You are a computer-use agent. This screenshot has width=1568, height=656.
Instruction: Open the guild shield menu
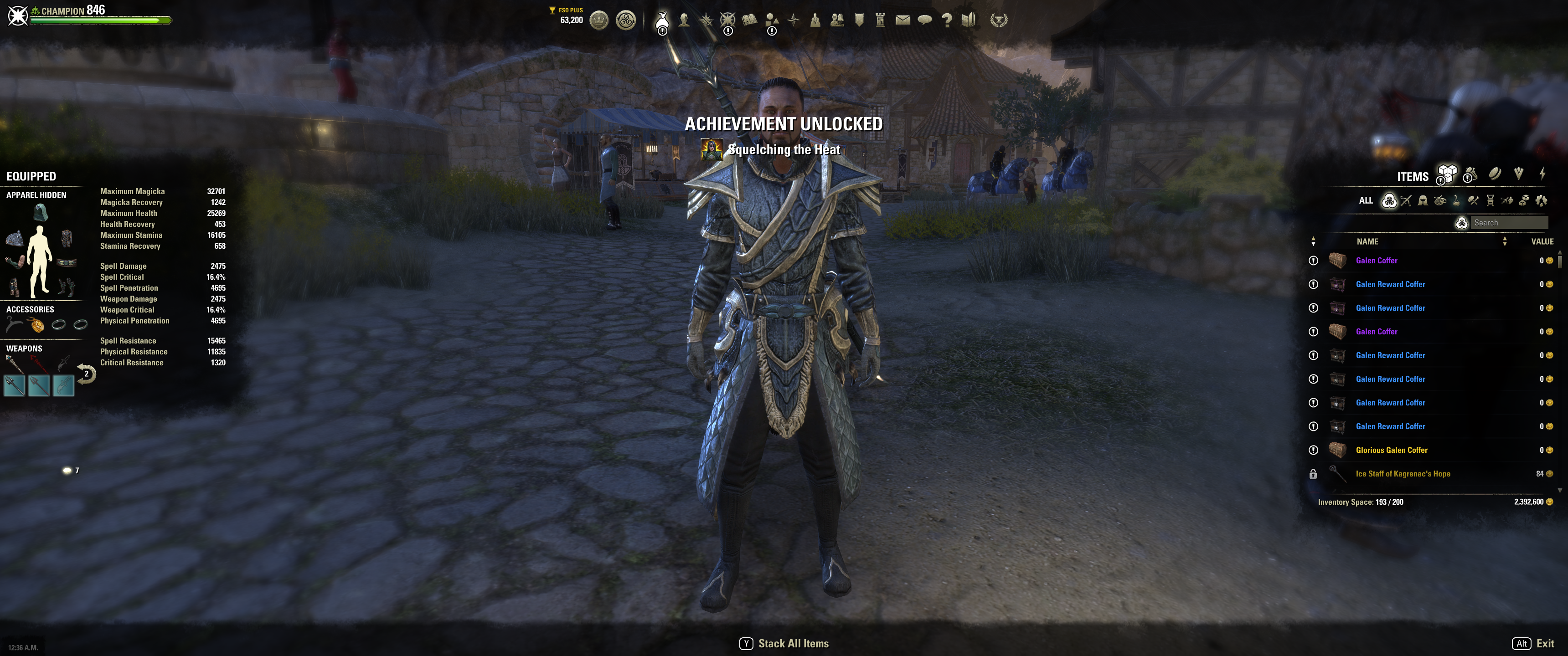(x=859, y=20)
